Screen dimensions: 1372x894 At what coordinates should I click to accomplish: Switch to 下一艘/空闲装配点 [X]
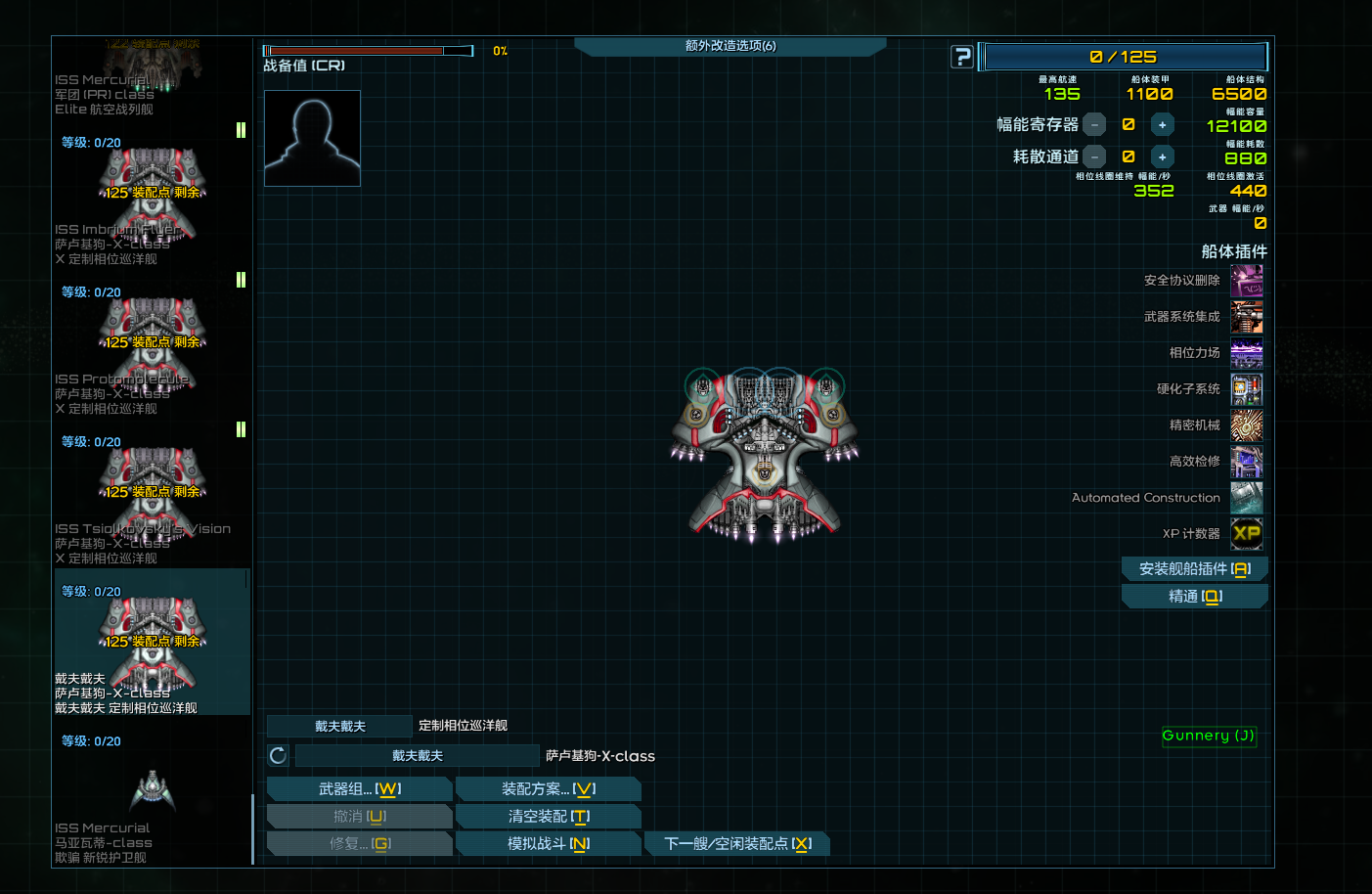pyautogui.click(x=737, y=842)
